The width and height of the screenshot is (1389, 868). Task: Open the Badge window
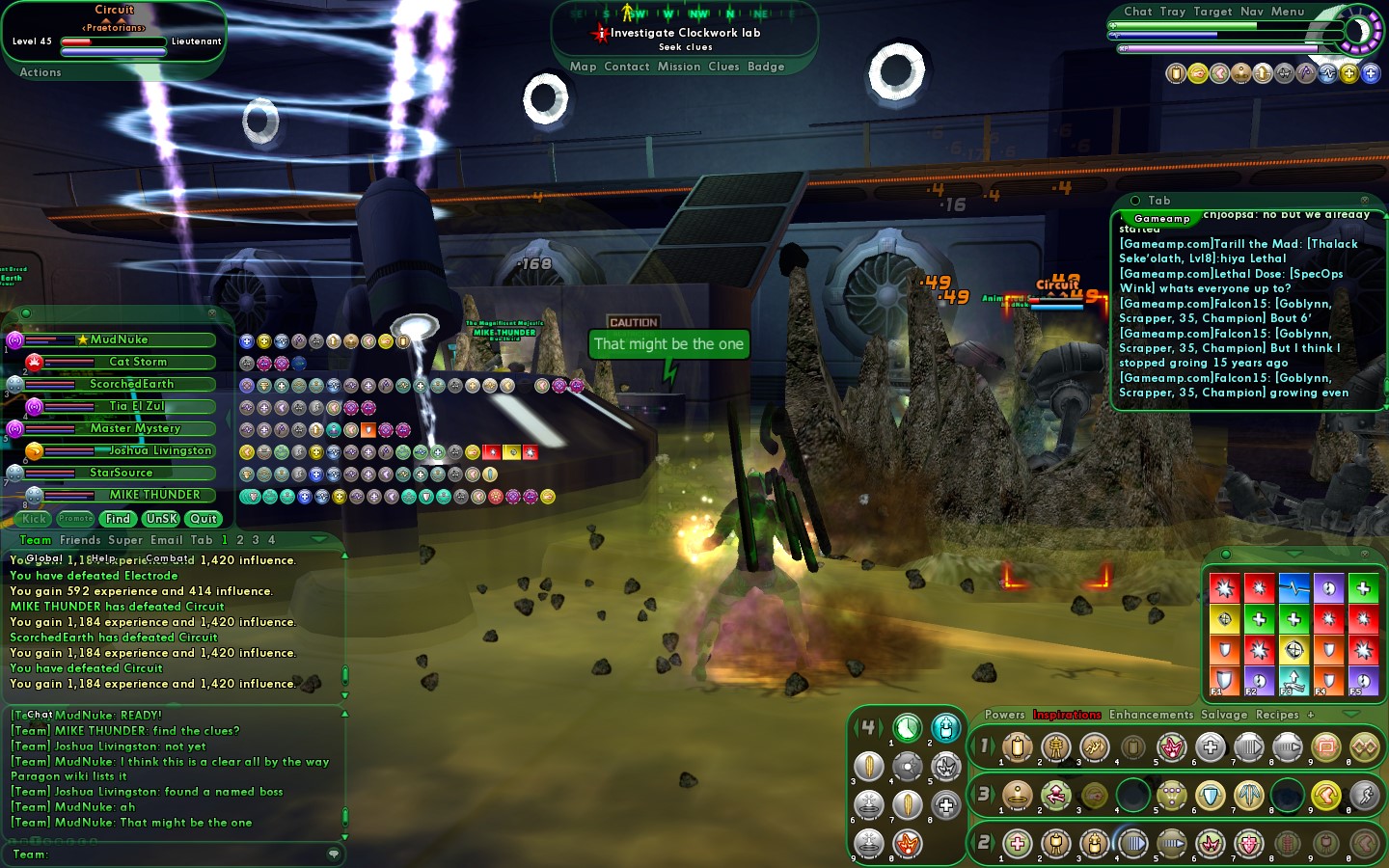pyautogui.click(x=766, y=67)
